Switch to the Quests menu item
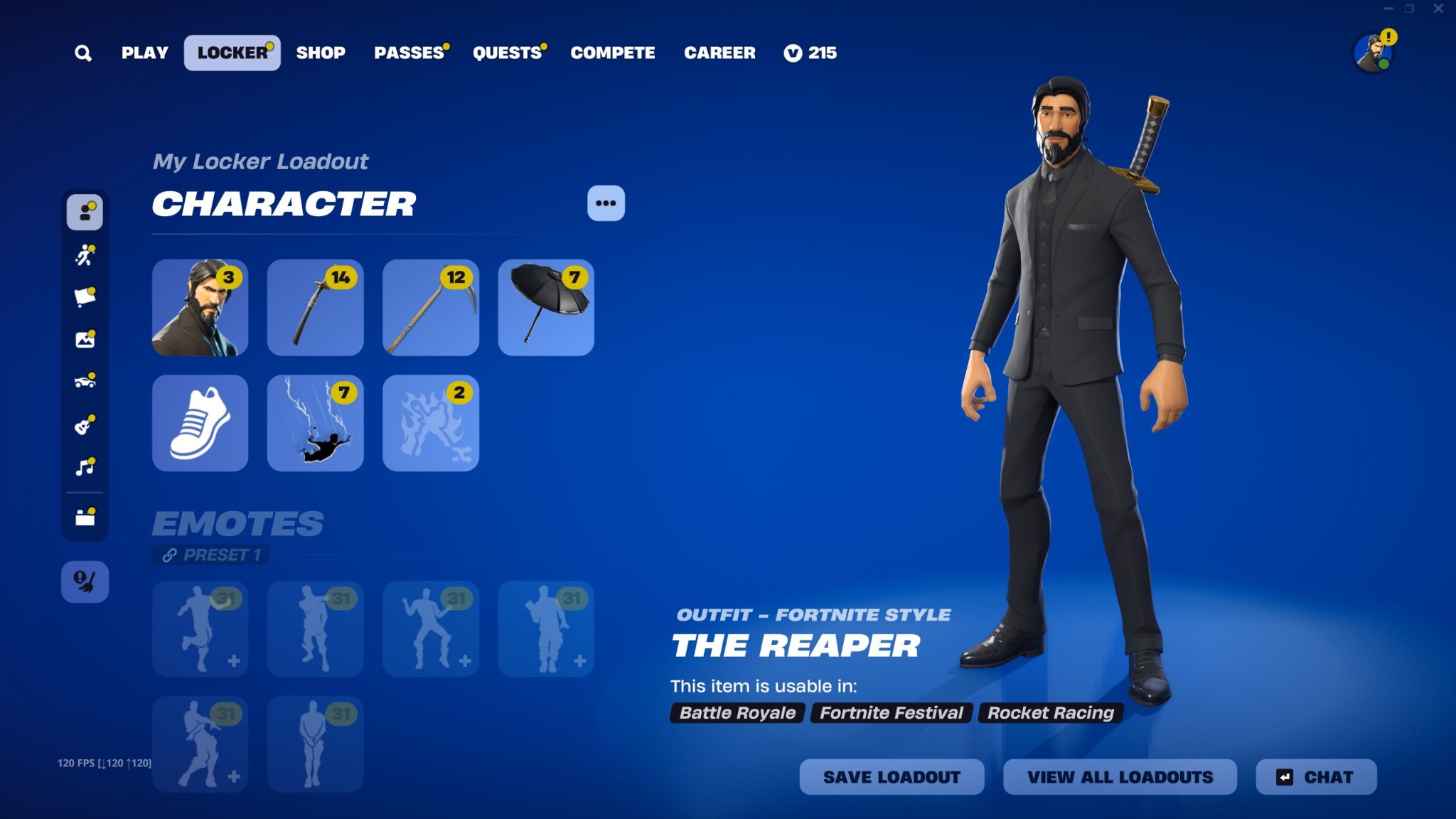 point(506,53)
